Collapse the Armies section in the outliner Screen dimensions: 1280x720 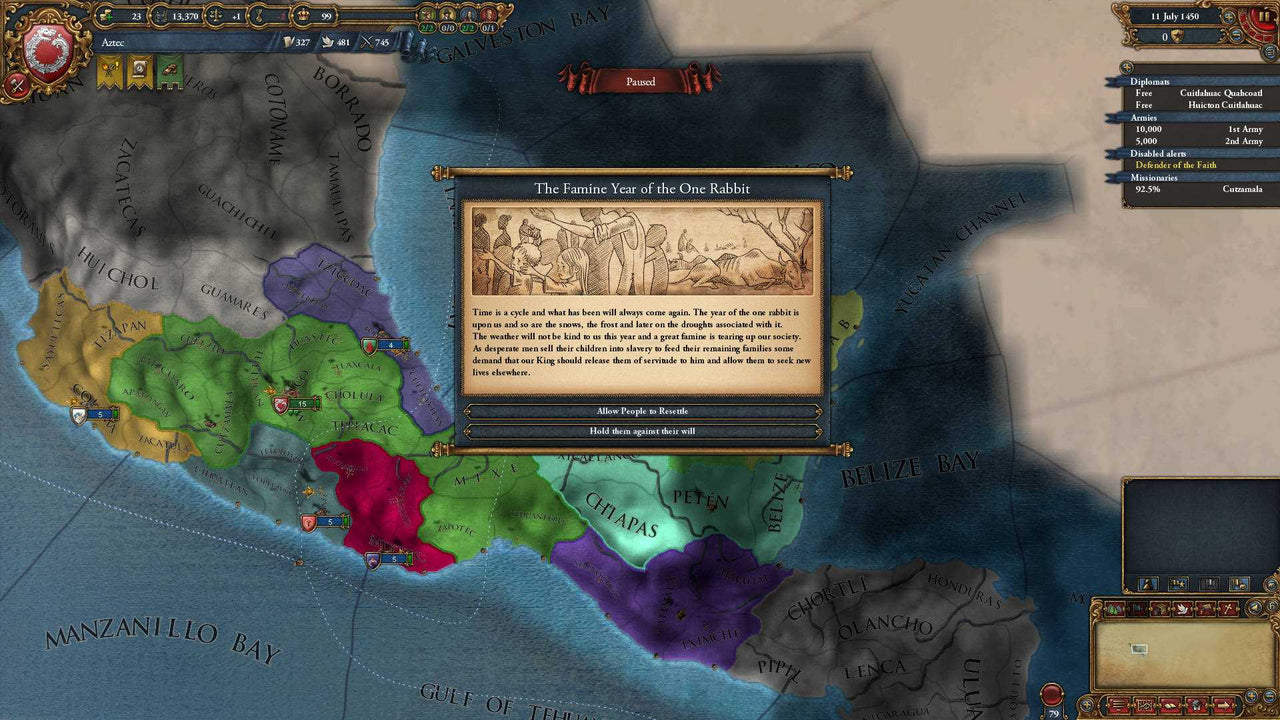click(1146, 118)
